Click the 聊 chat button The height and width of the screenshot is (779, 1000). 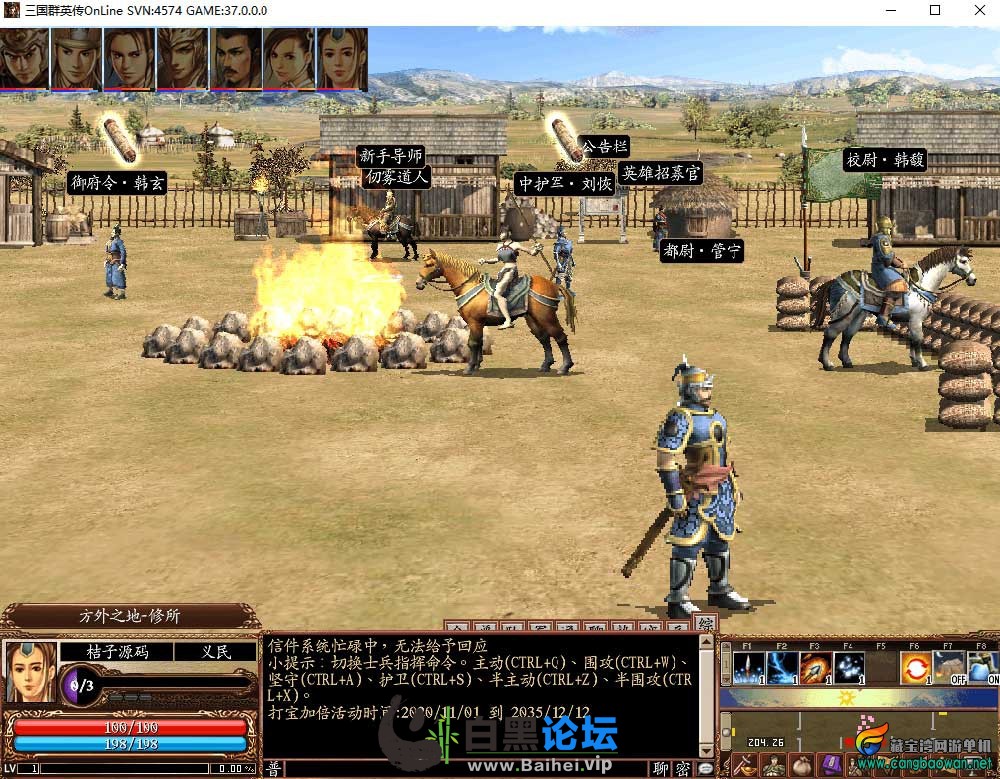point(661,768)
